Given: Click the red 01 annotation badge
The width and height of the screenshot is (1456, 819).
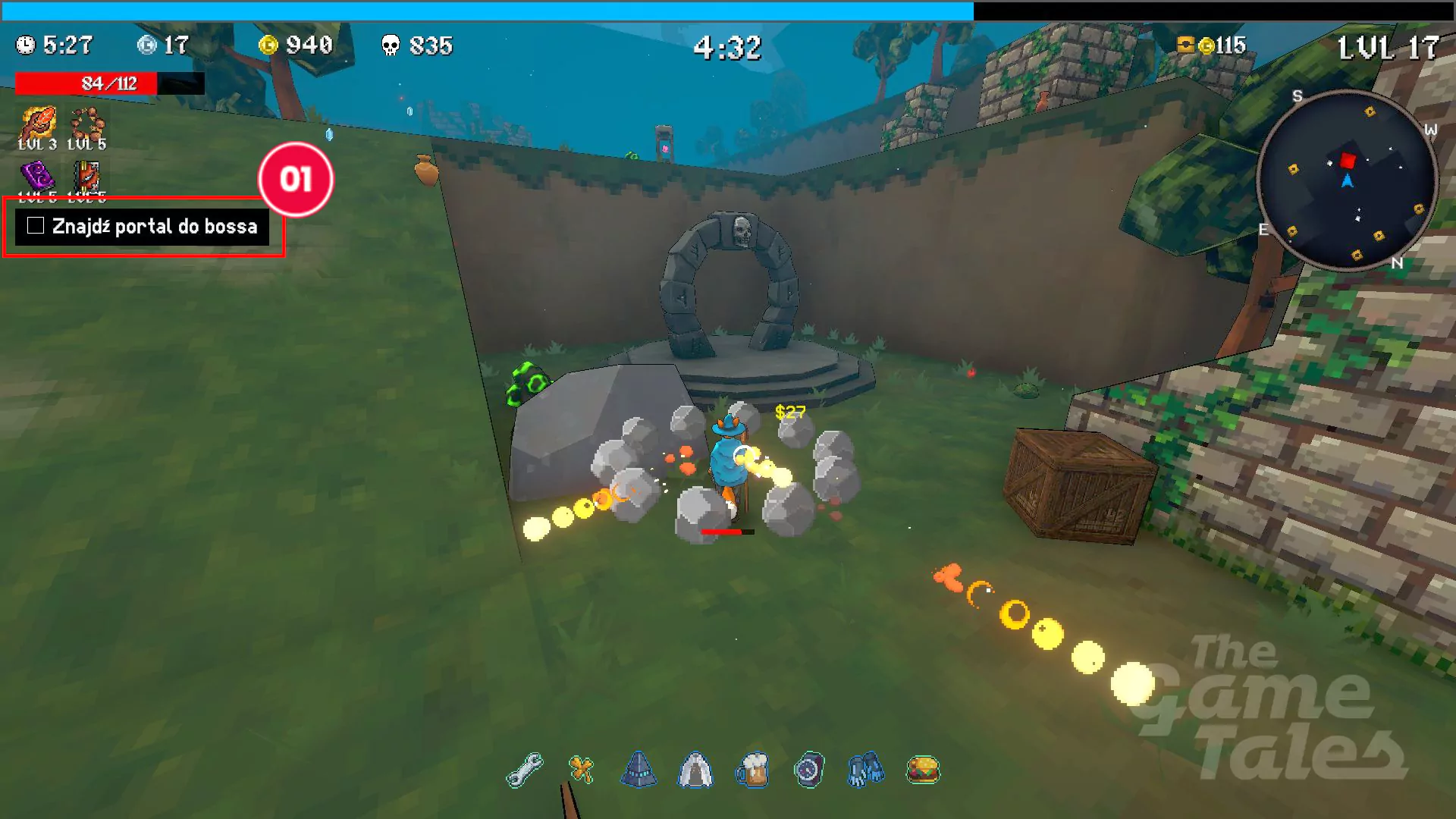Looking at the screenshot, I should click(296, 180).
